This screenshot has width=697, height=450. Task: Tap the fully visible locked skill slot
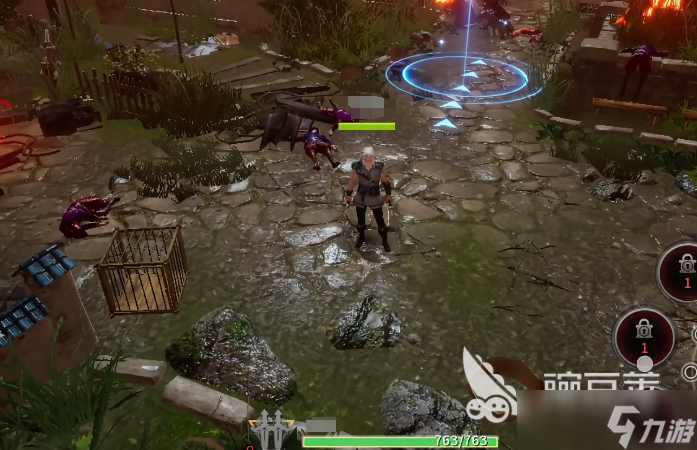(643, 336)
